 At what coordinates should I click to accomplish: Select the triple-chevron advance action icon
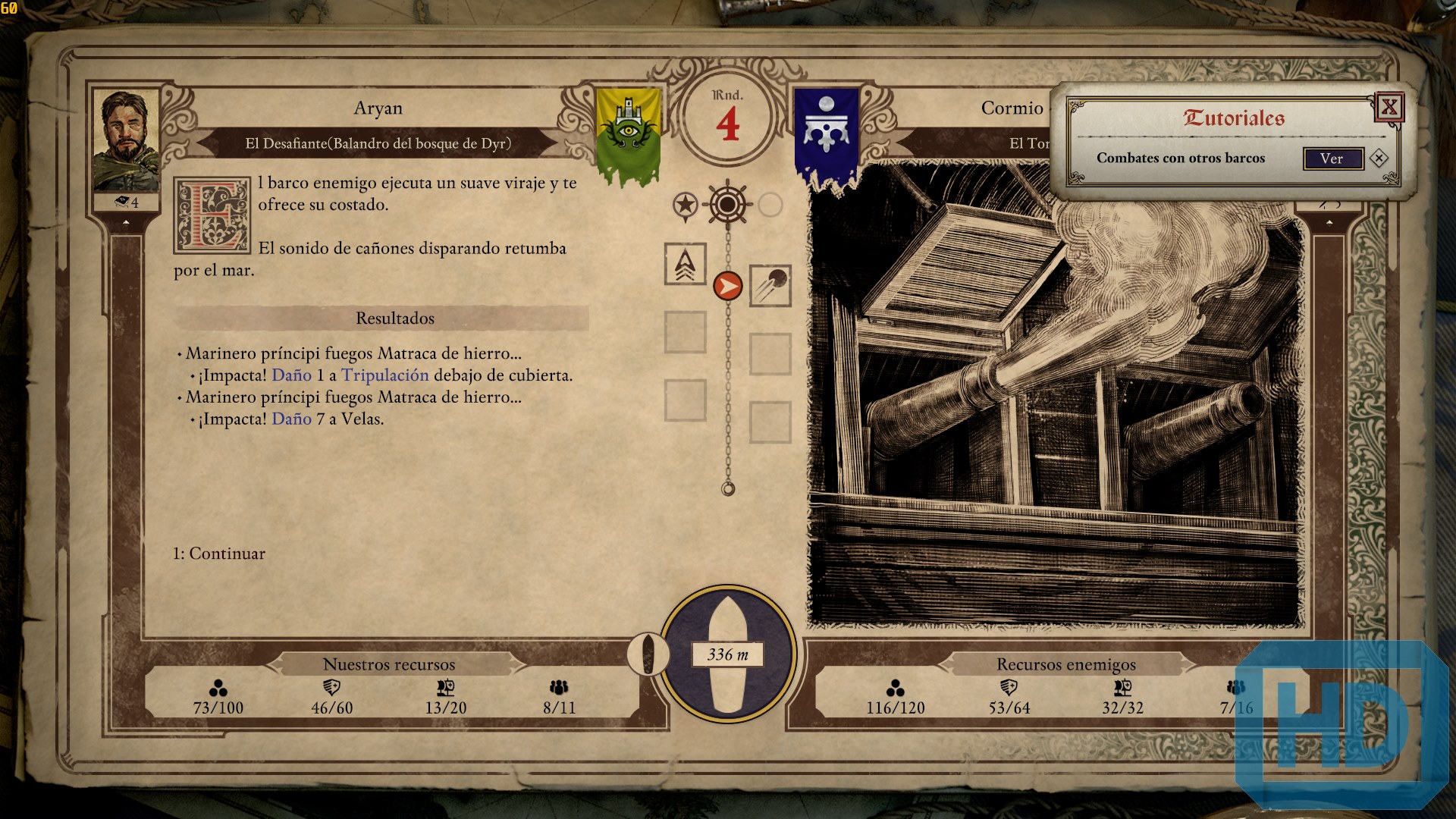click(685, 264)
